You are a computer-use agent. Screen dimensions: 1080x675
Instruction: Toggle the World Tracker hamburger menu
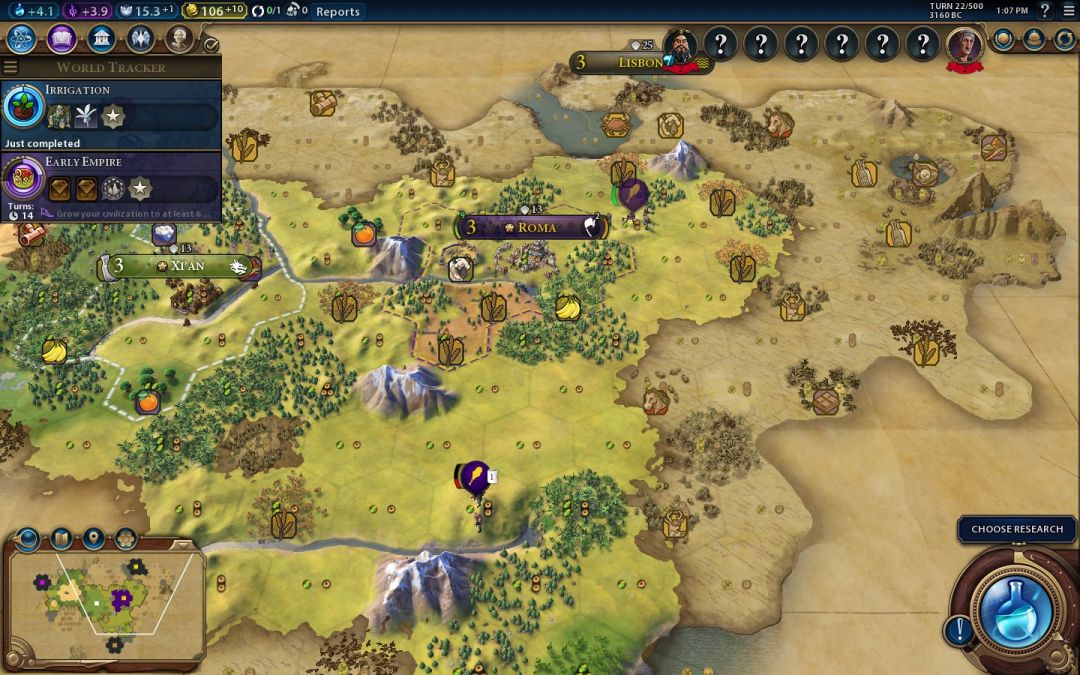point(11,68)
